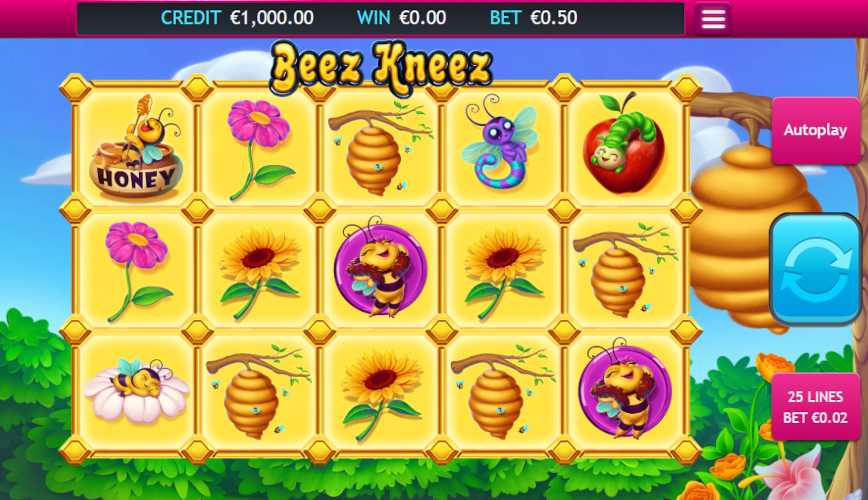Open the 25 Lines bet settings

pos(814,406)
